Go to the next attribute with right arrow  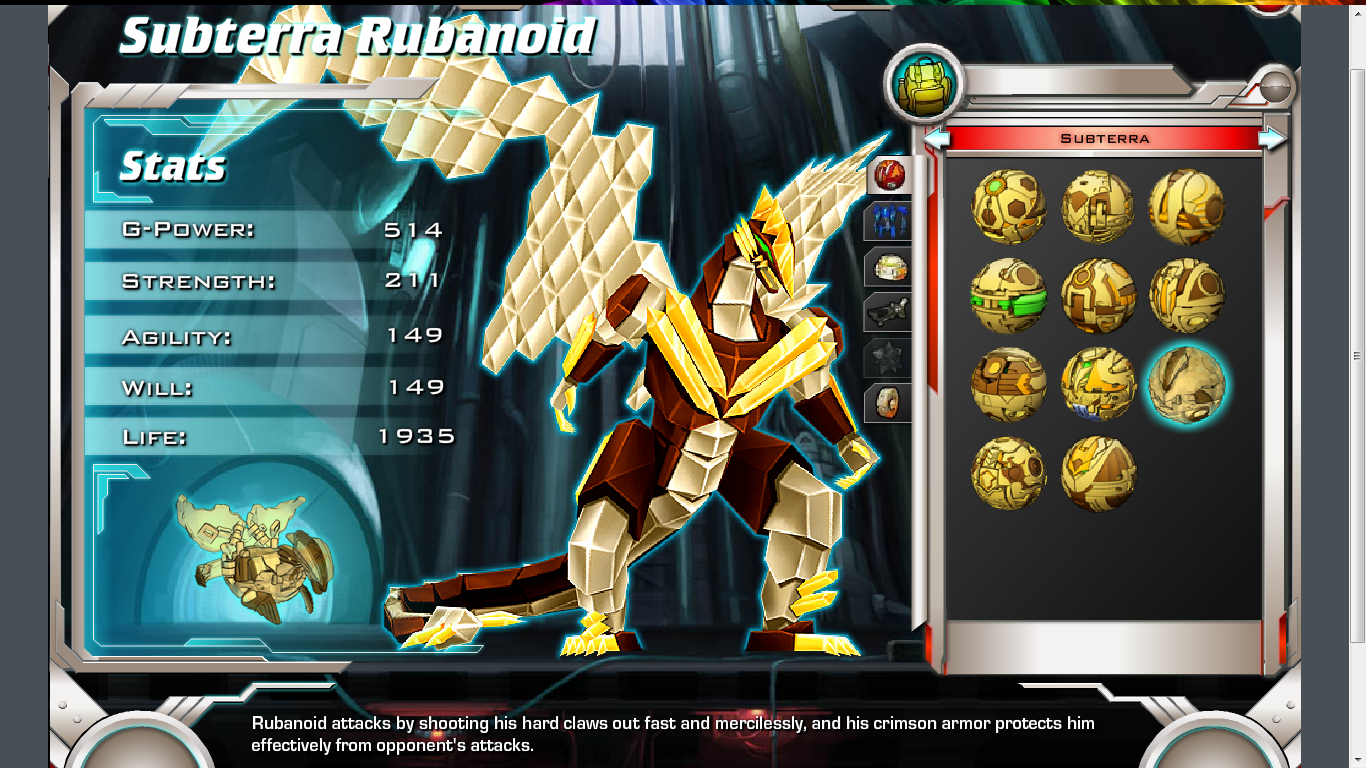1272,139
